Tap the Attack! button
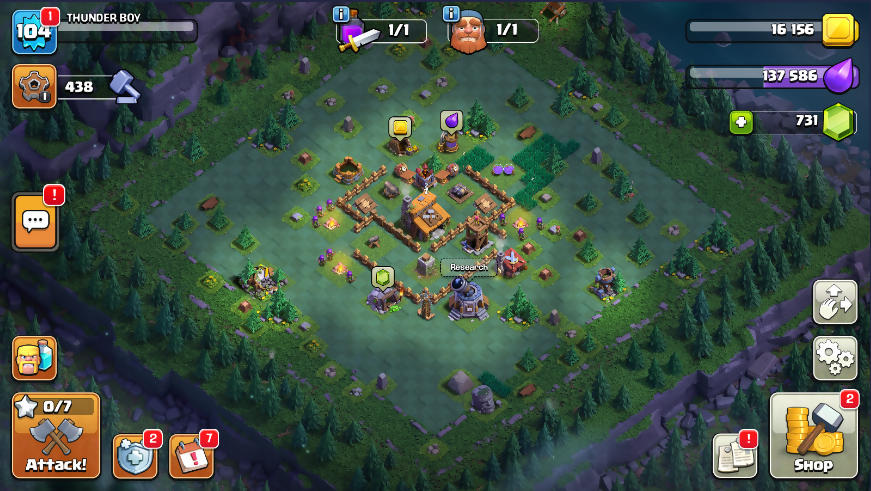The width and height of the screenshot is (871, 491). pyautogui.click(x=56, y=435)
